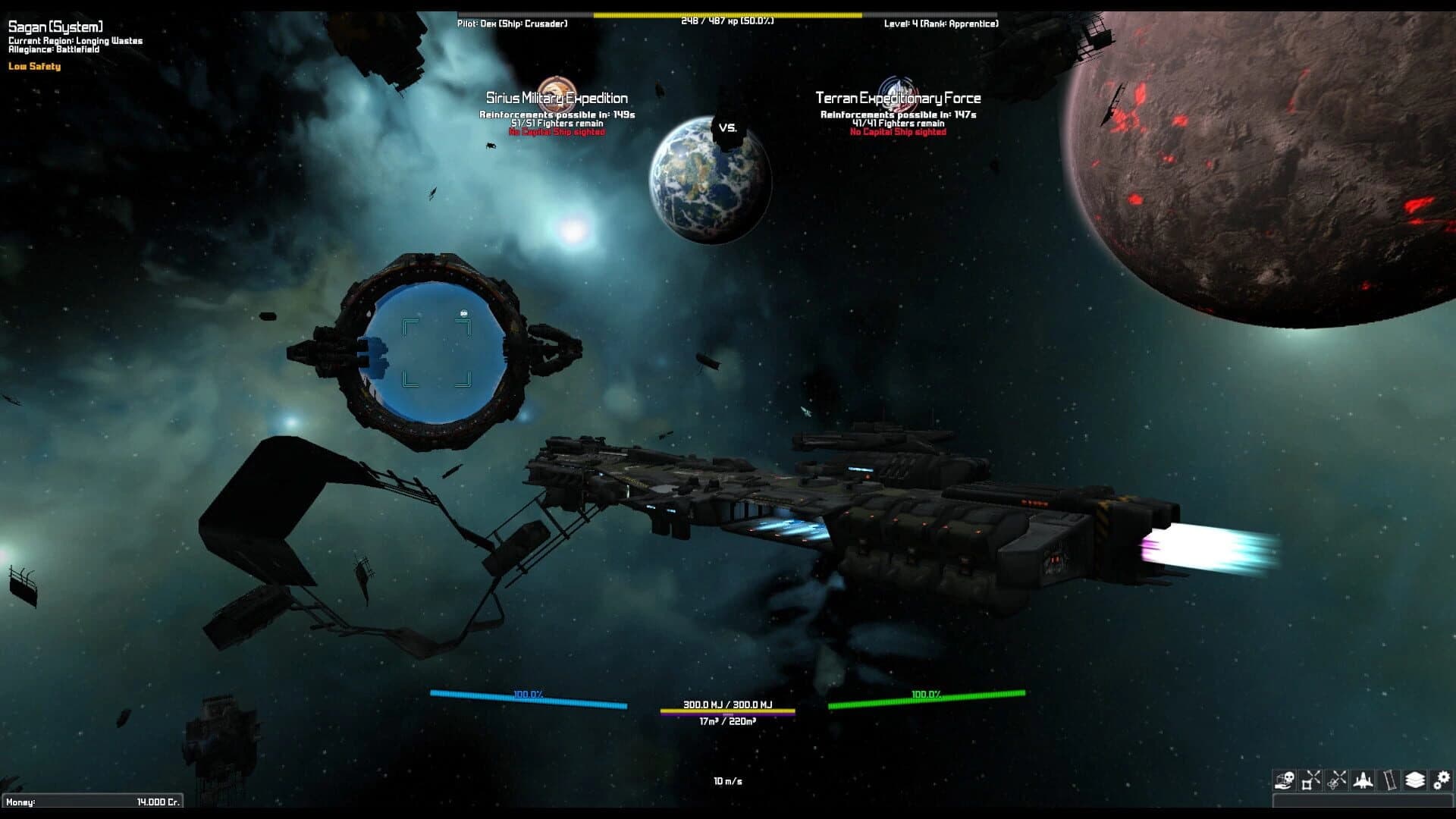Toggle the Low Safety indicator

point(33,67)
